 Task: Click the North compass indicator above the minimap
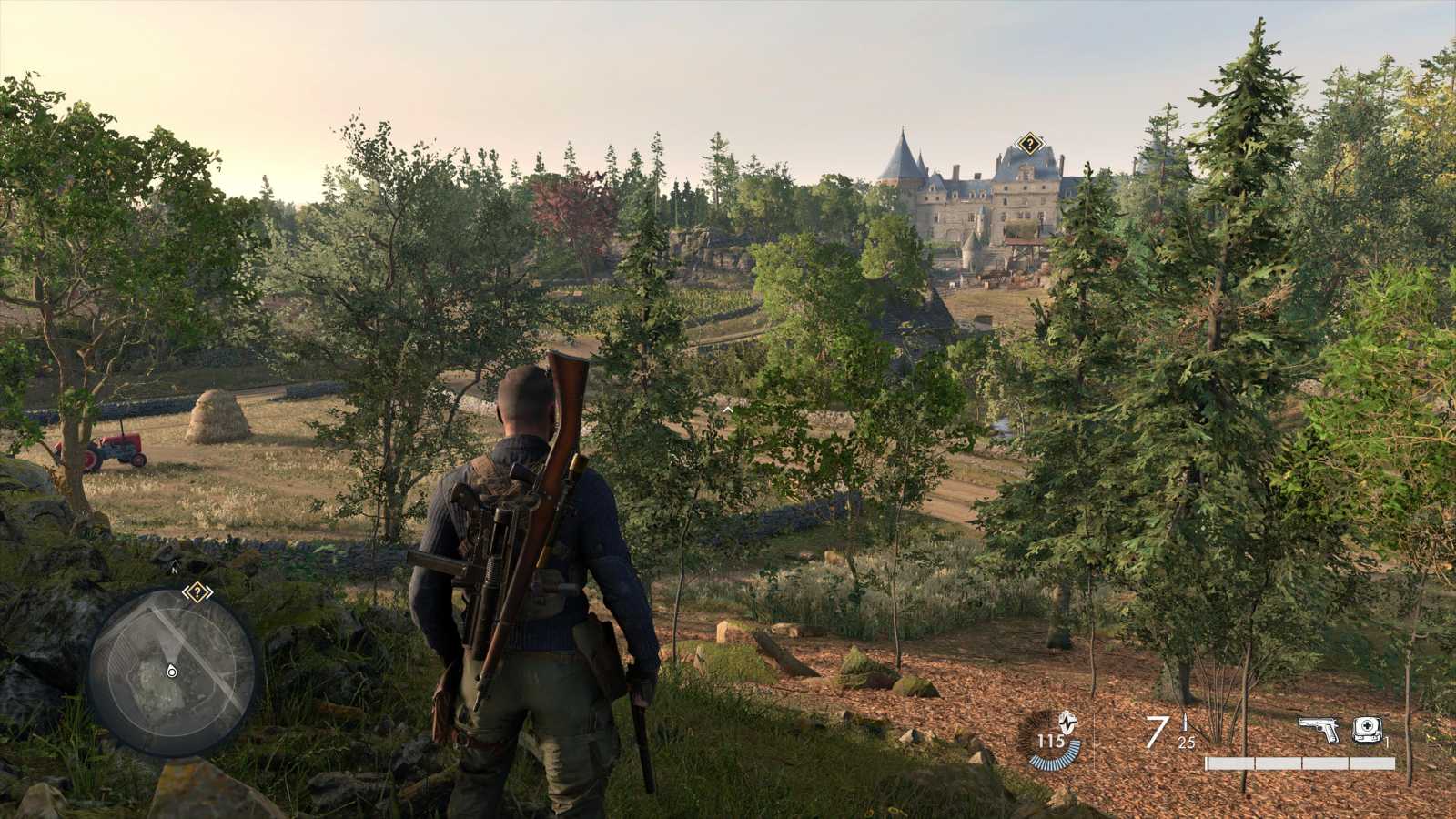175,568
